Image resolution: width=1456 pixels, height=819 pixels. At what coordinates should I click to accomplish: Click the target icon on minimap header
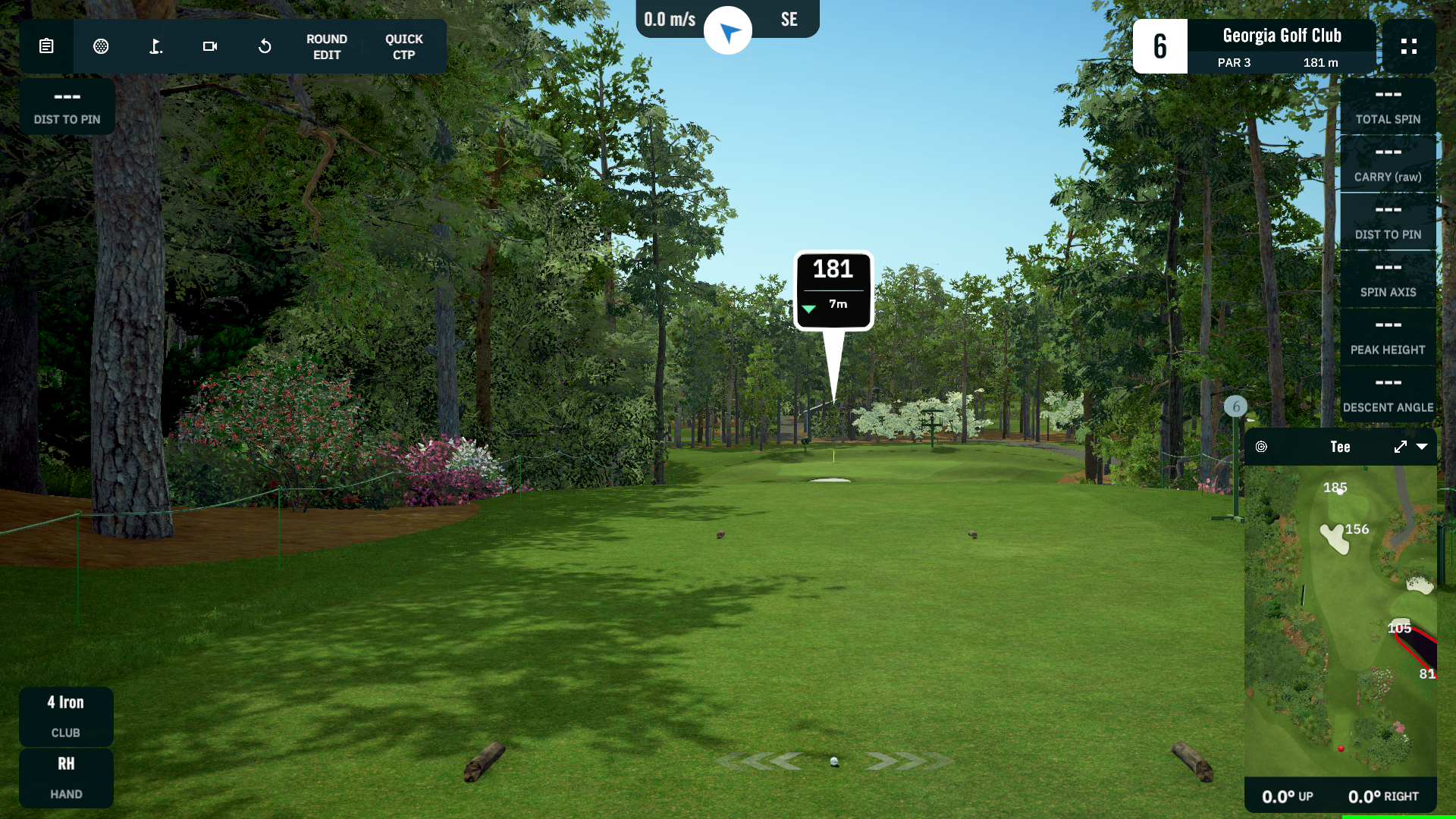pyautogui.click(x=1261, y=447)
